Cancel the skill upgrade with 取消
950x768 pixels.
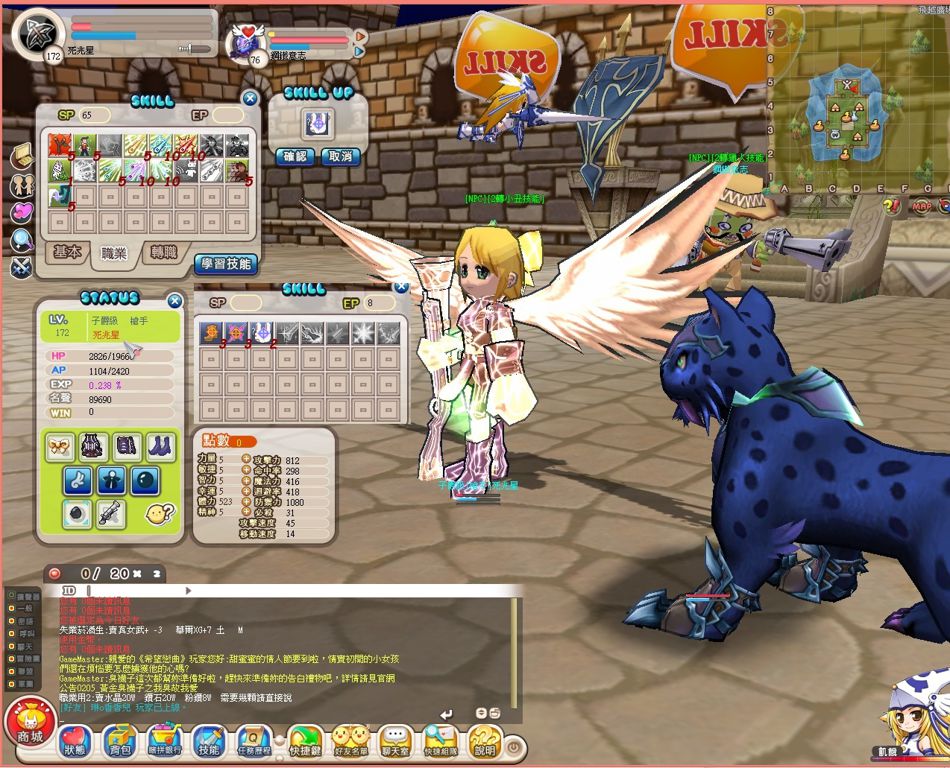click(339, 157)
